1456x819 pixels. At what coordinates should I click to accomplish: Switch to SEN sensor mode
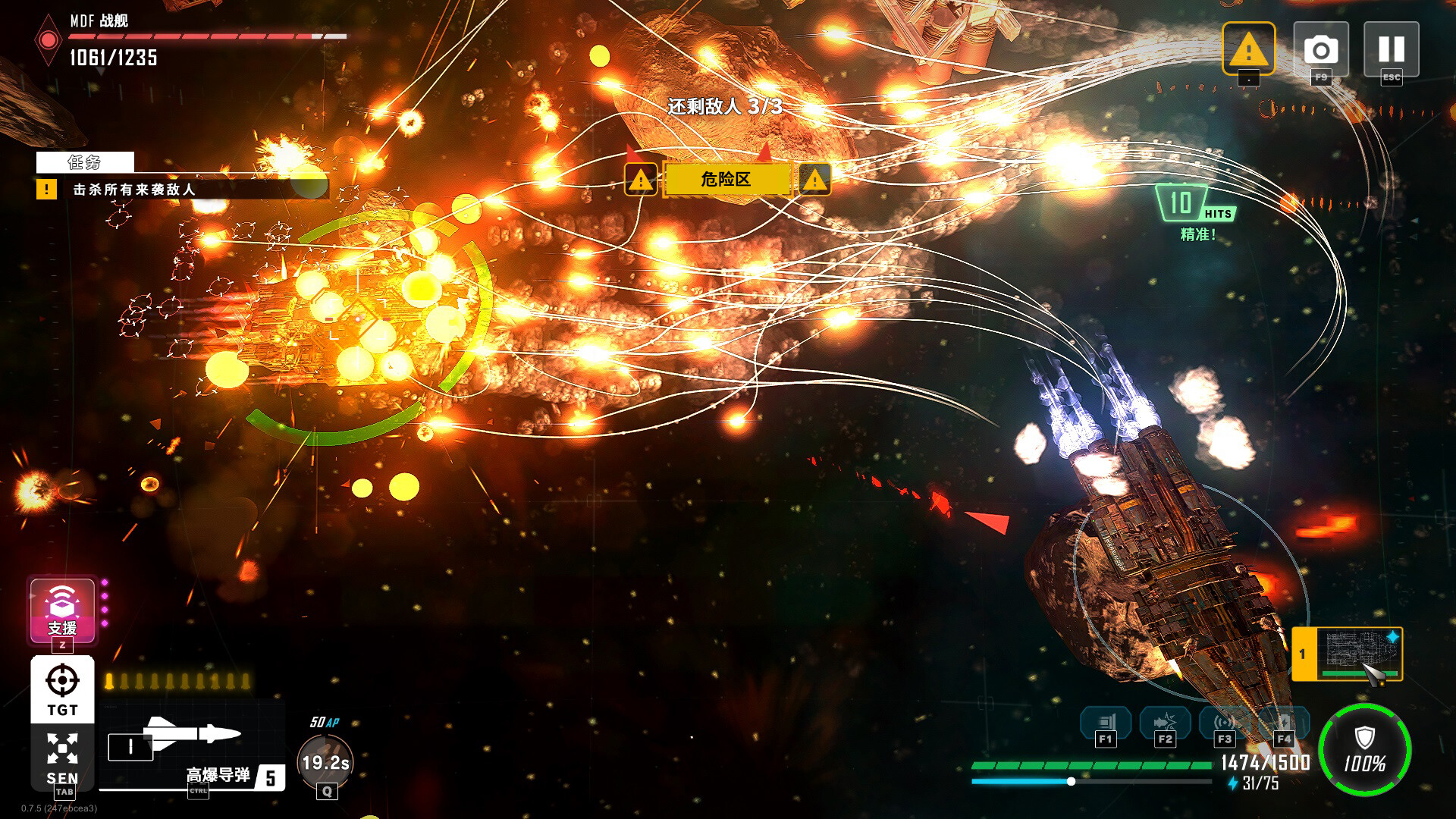(x=62, y=756)
